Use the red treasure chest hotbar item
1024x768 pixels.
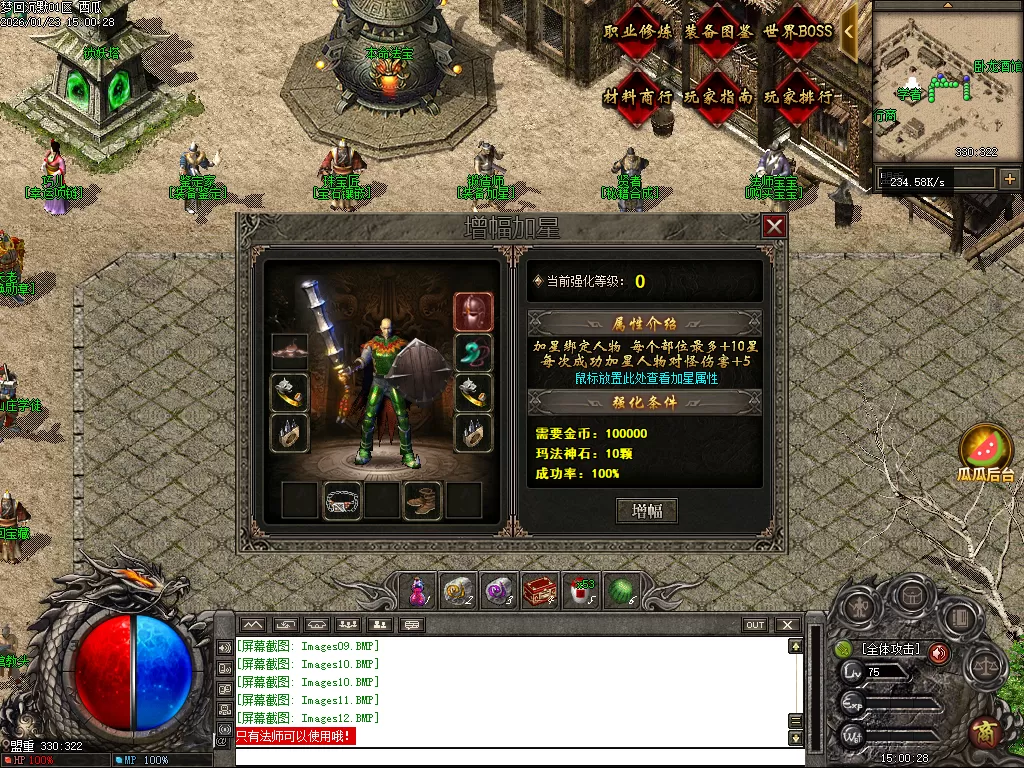click(539, 591)
